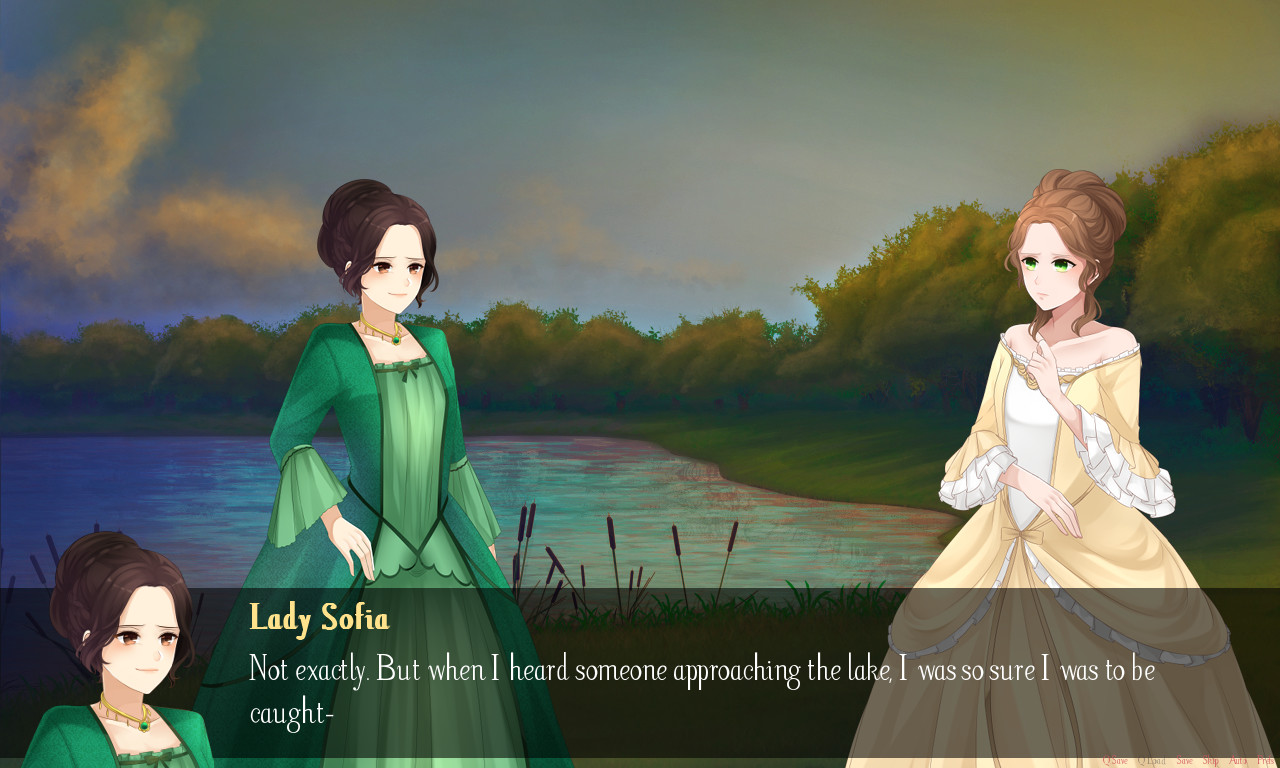The image size is (1280, 768).
Task: Click the yellow-gowned companion sprite
Action: (1050, 420)
